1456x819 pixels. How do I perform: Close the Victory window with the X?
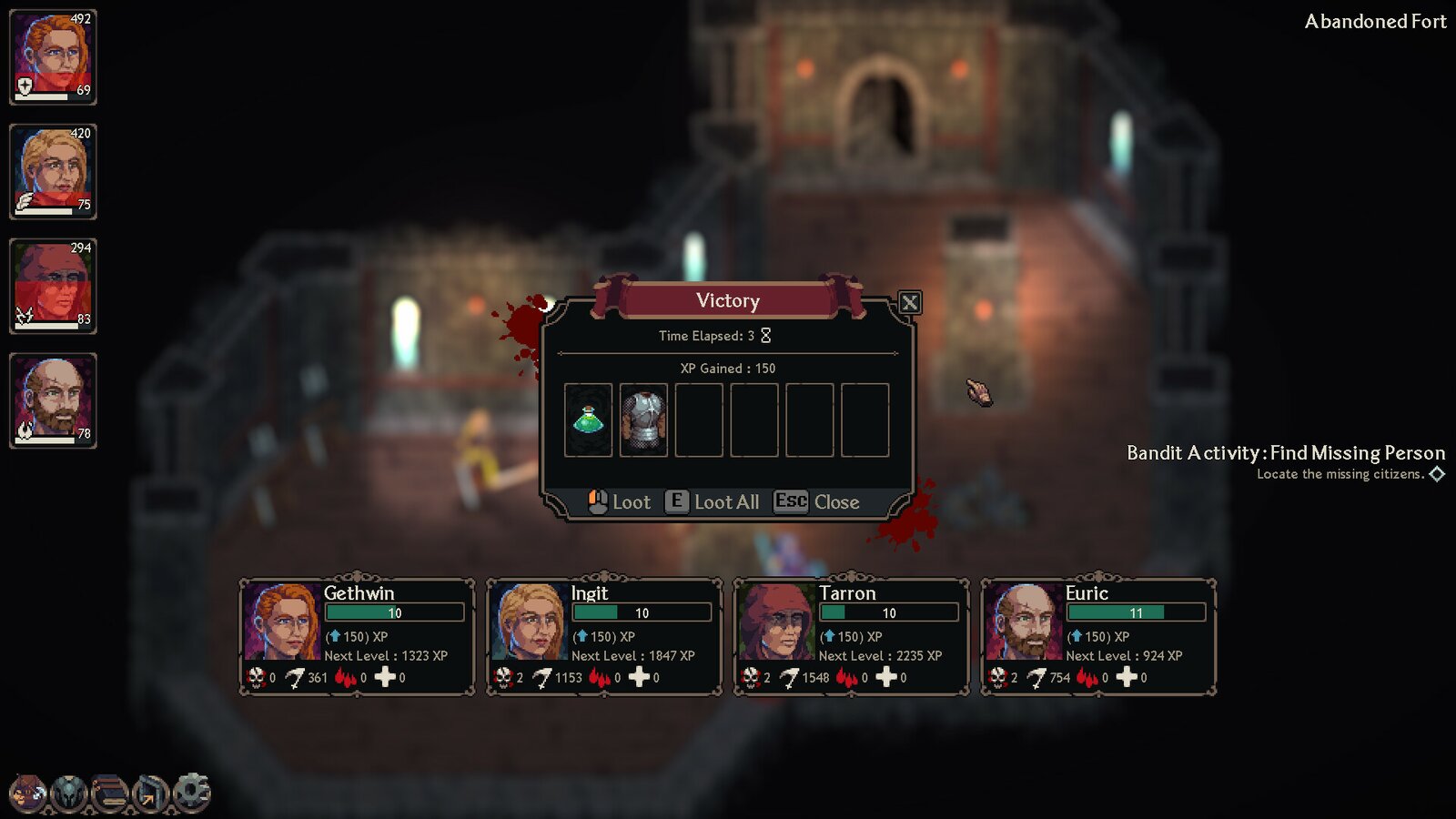(909, 303)
